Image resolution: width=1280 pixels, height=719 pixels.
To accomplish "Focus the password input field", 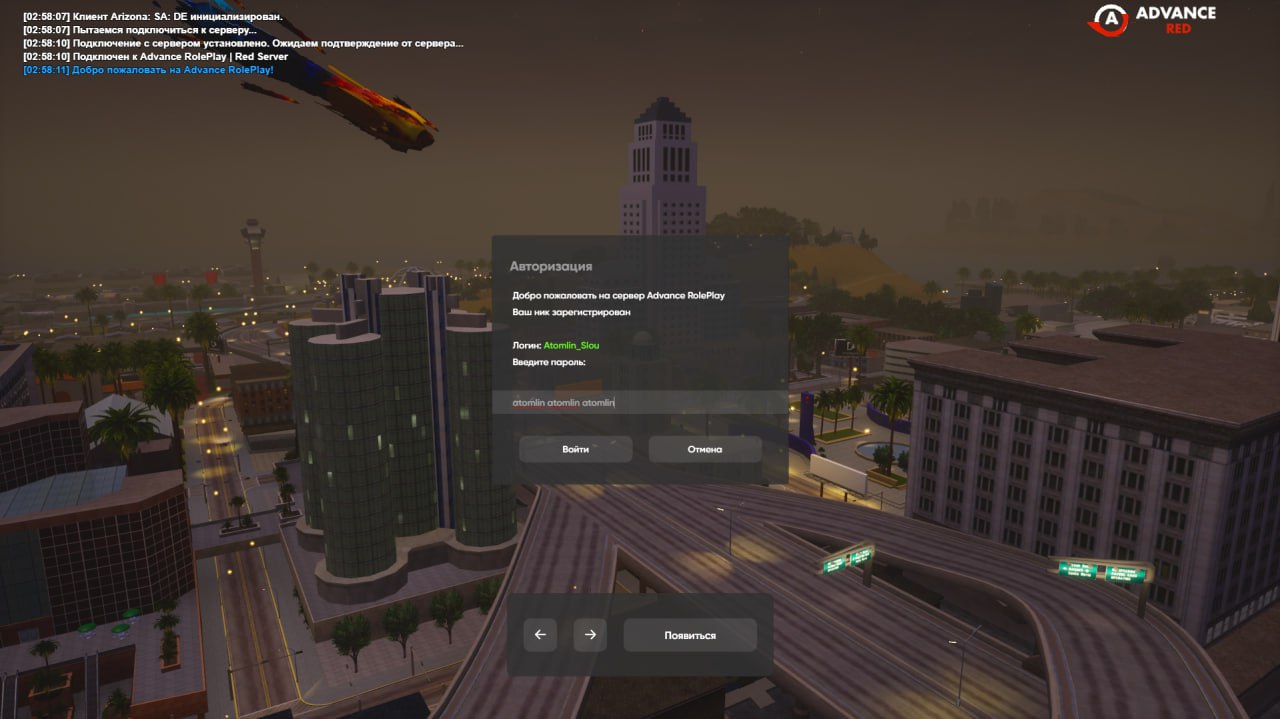I will pos(640,402).
